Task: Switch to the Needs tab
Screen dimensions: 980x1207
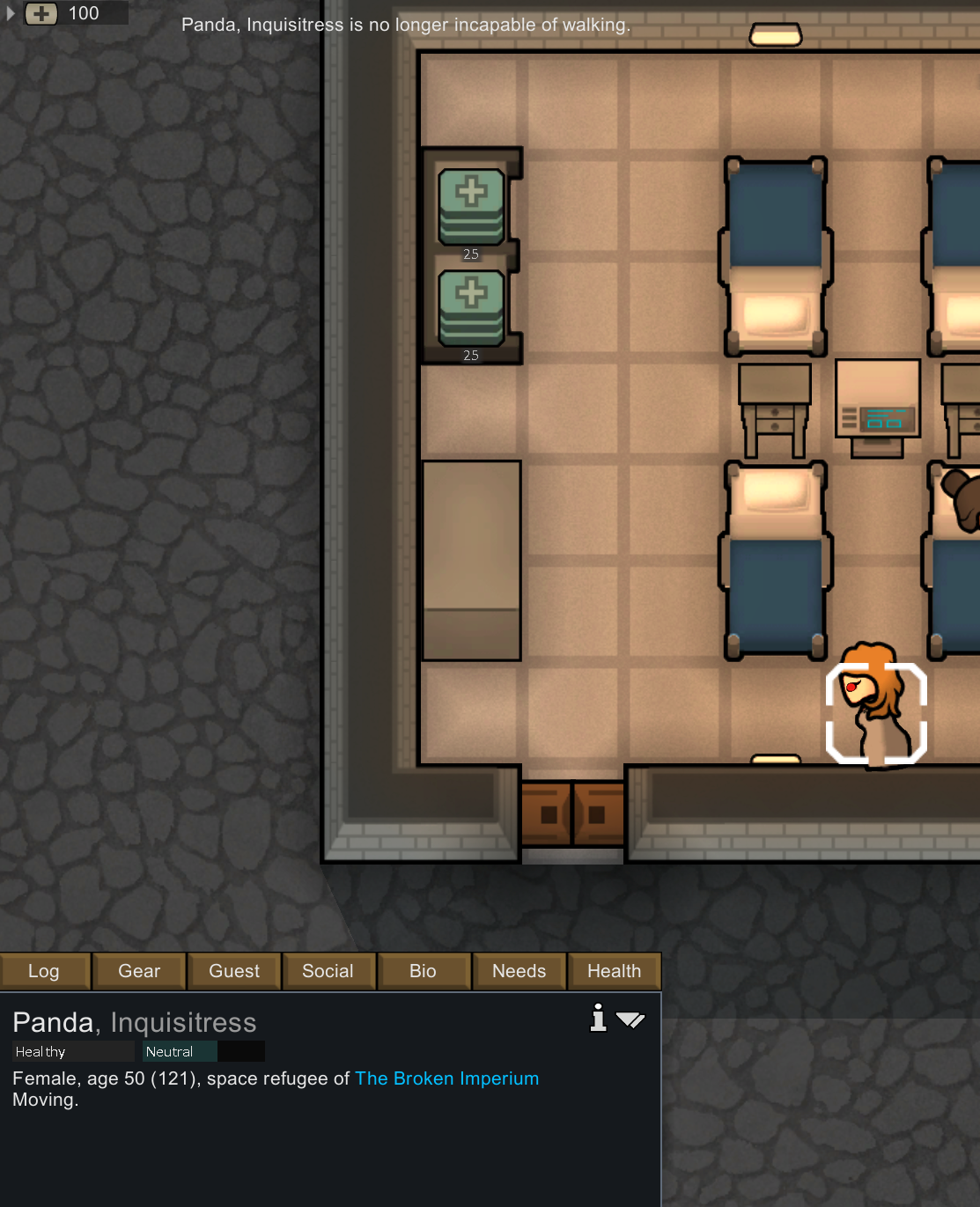Action: click(x=519, y=971)
